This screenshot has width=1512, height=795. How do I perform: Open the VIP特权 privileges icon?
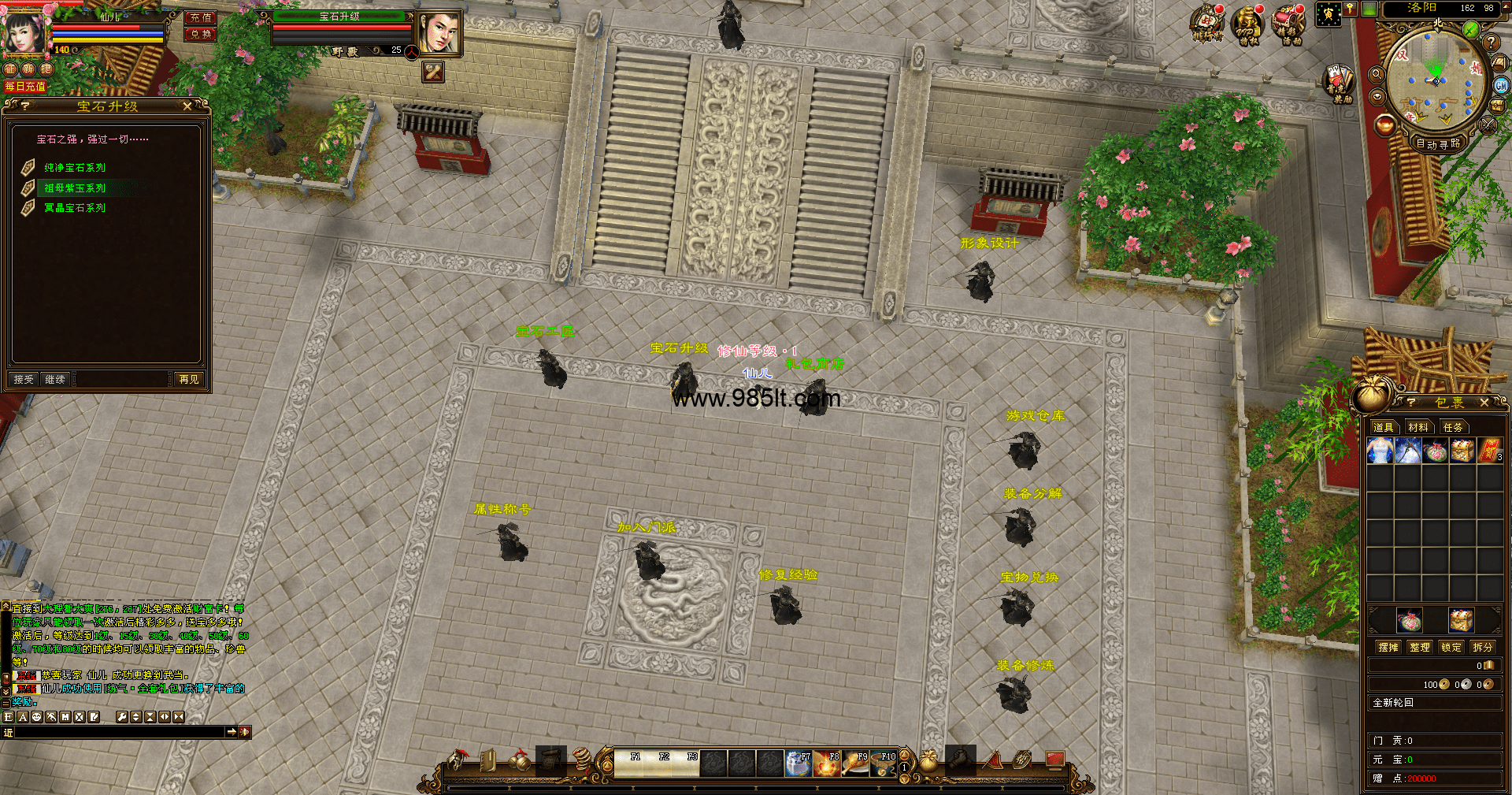(x=1248, y=25)
